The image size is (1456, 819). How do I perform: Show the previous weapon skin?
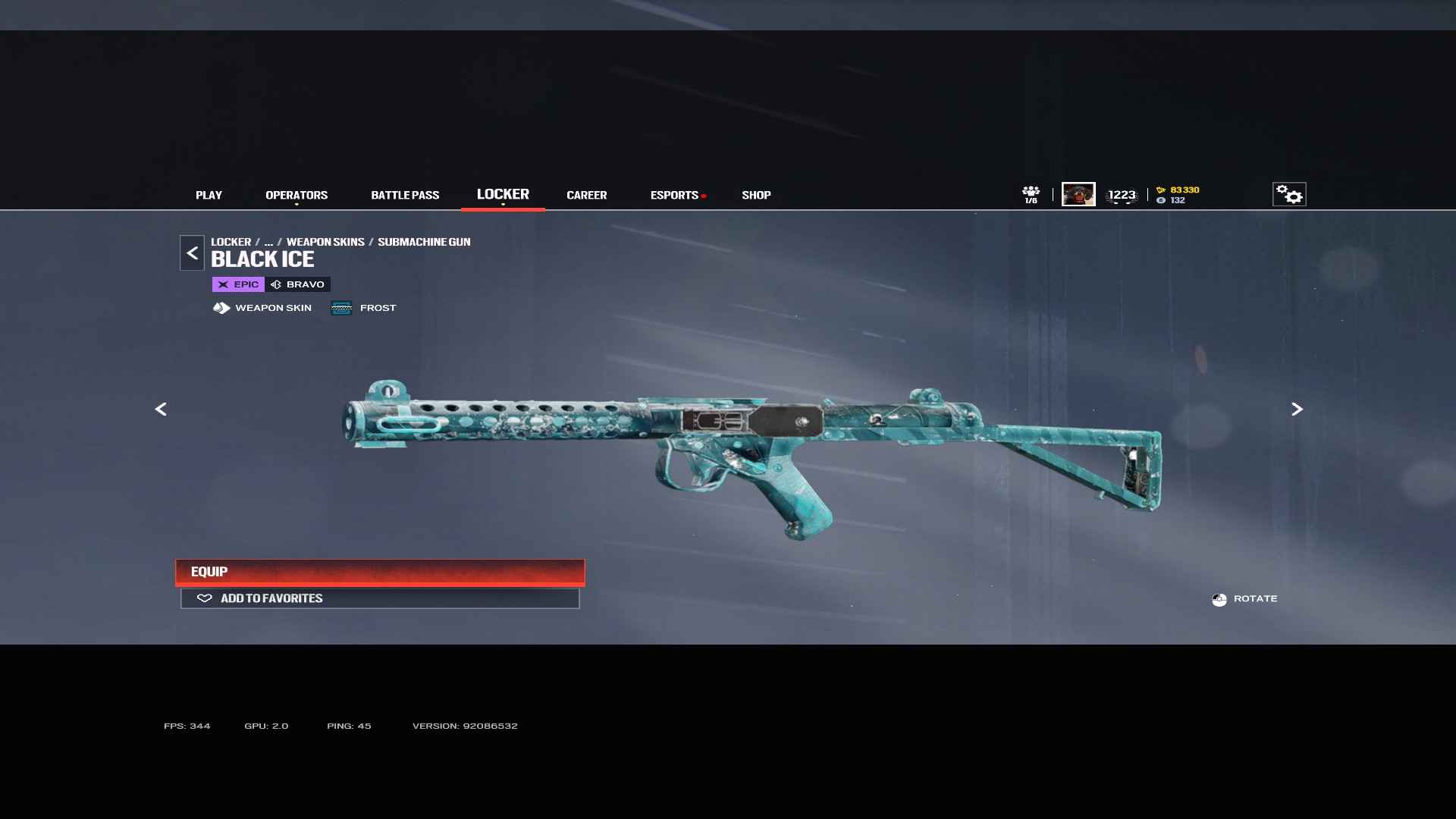click(161, 409)
